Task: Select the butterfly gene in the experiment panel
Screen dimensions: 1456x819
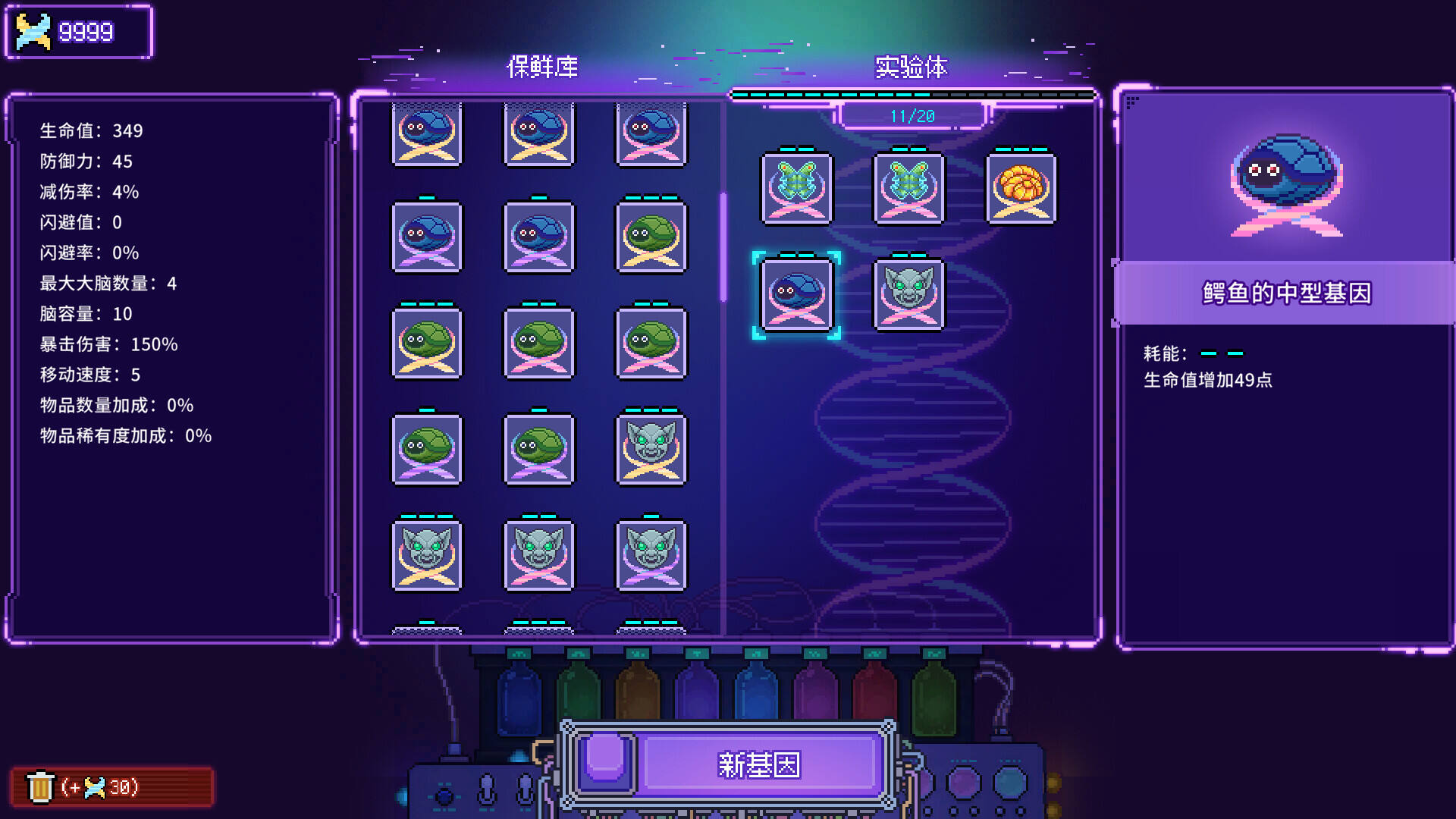Action: (797, 188)
